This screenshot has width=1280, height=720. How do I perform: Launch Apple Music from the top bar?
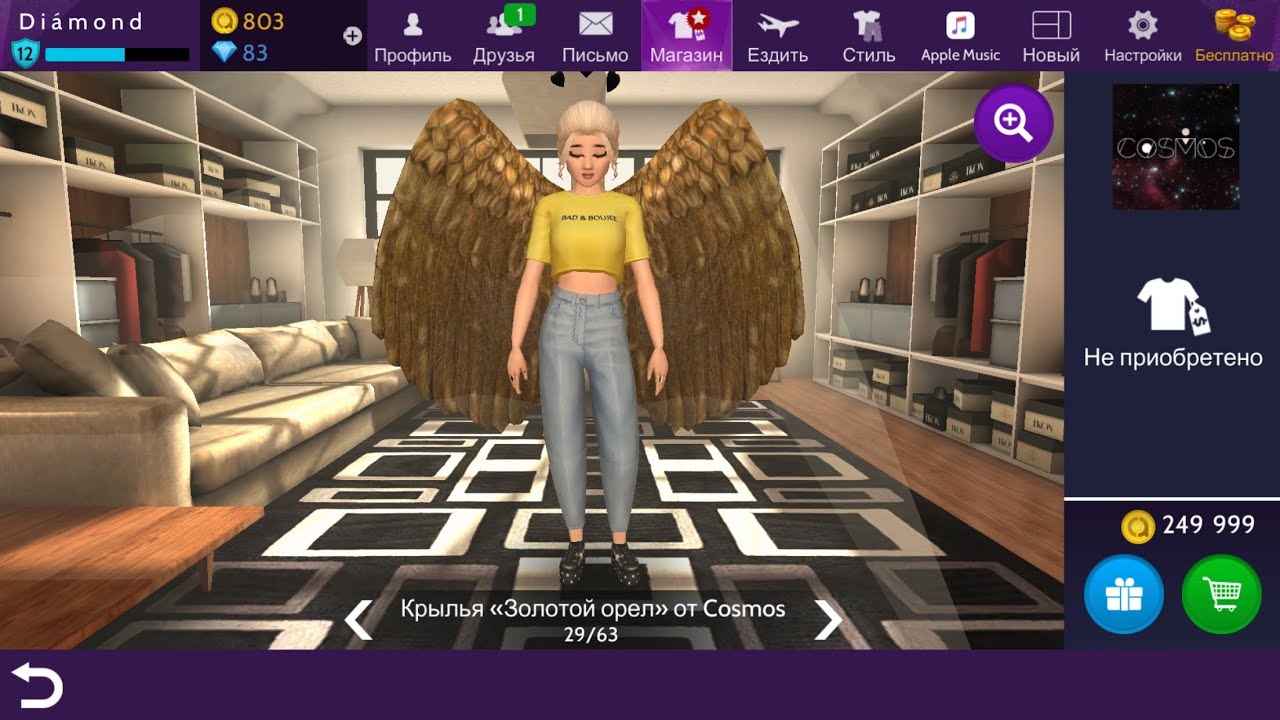960,36
